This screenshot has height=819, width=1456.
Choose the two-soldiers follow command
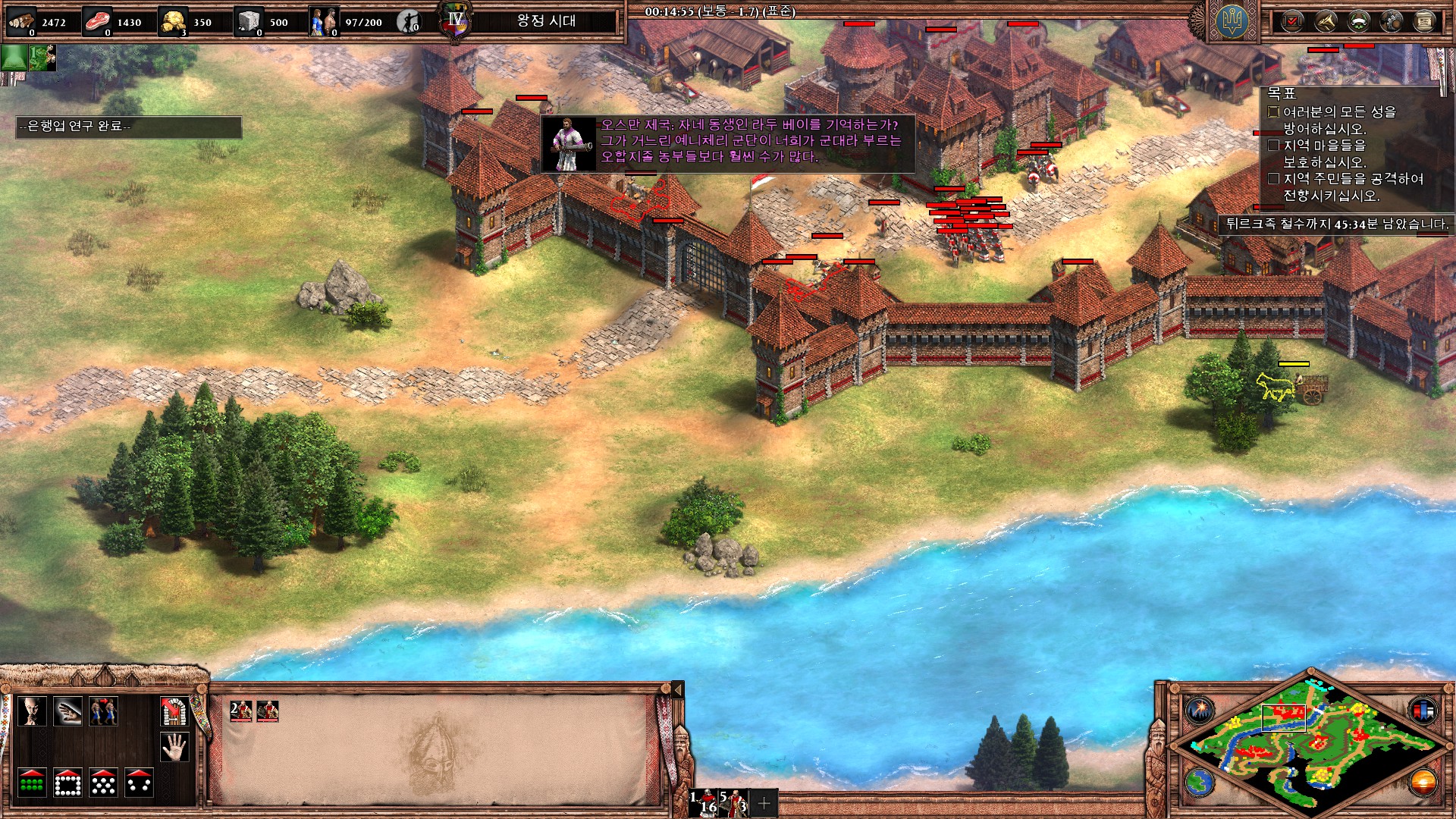[x=103, y=711]
